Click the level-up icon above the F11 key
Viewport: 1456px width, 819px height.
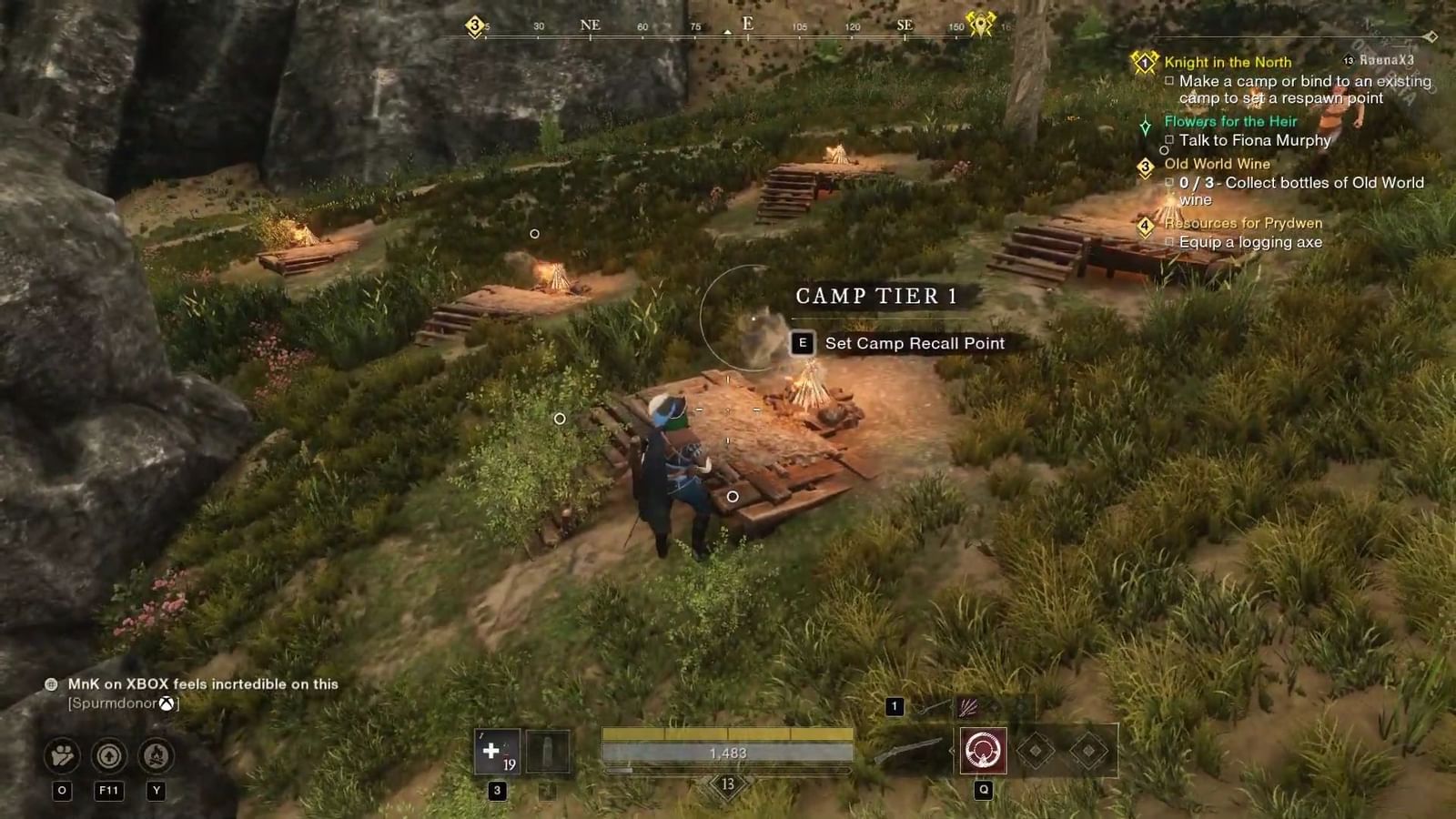[108, 753]
